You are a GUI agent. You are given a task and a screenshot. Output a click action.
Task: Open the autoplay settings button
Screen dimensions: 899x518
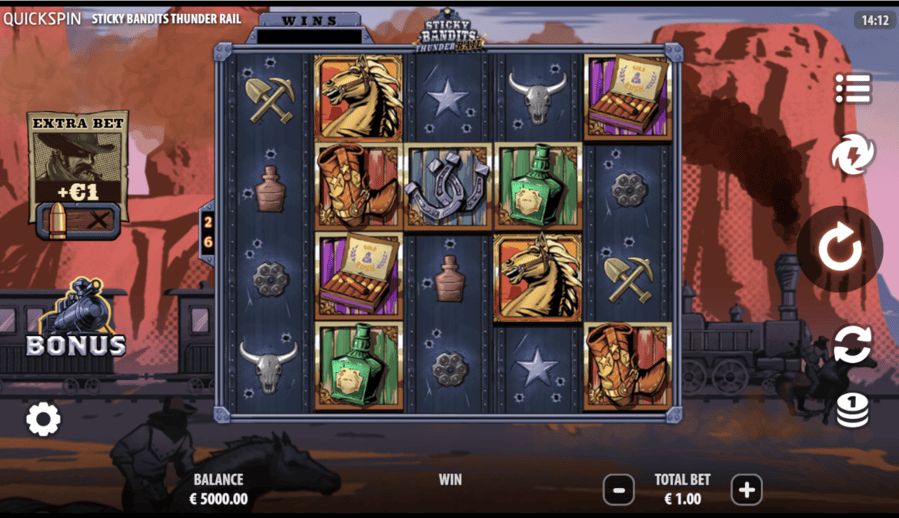[x=852, y=344]
